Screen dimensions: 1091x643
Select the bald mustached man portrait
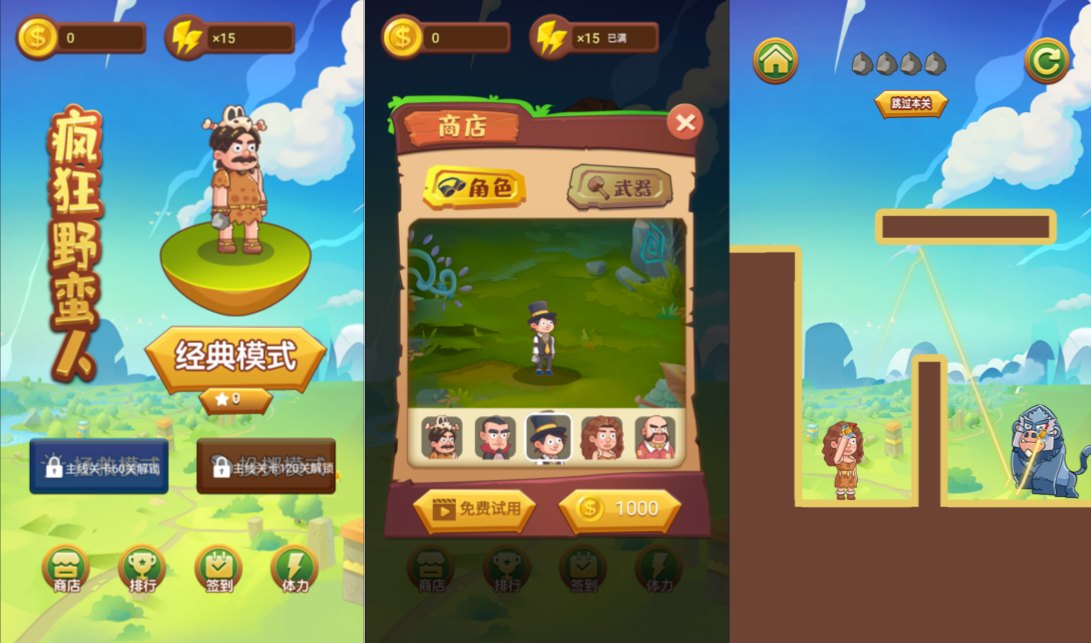(655, 438)
